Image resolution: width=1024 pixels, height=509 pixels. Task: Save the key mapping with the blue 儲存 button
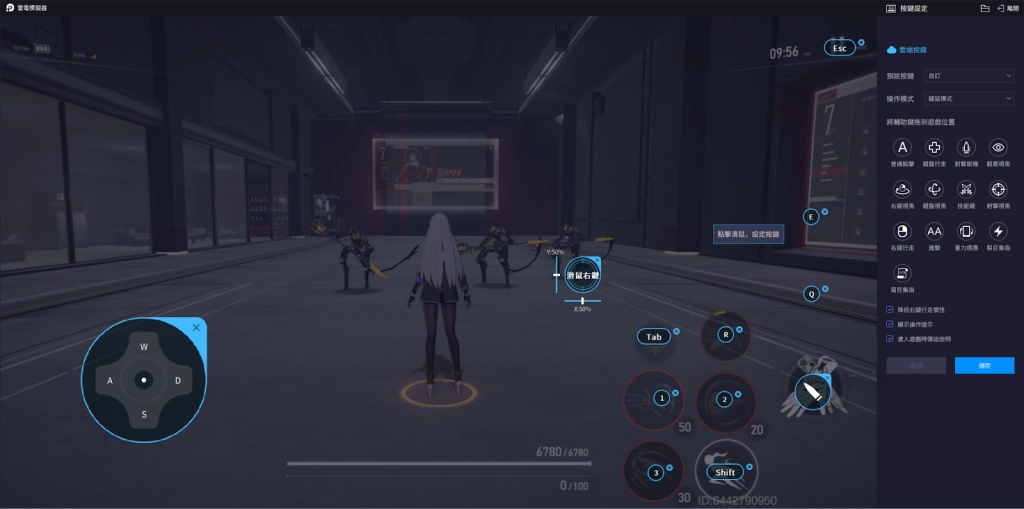click(984, 366)
